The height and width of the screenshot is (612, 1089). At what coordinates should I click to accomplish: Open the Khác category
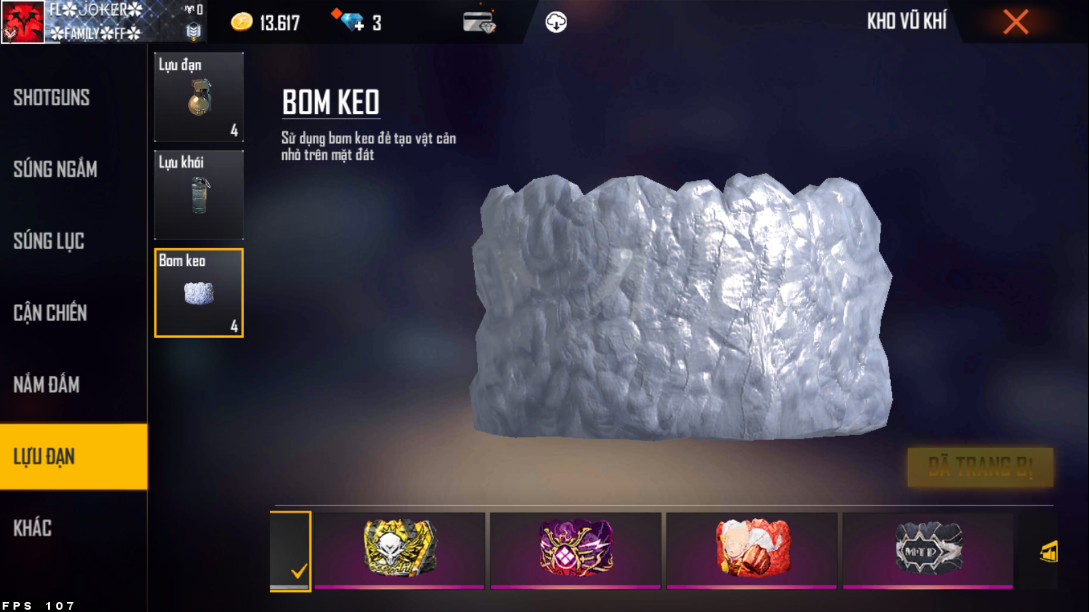33,528
